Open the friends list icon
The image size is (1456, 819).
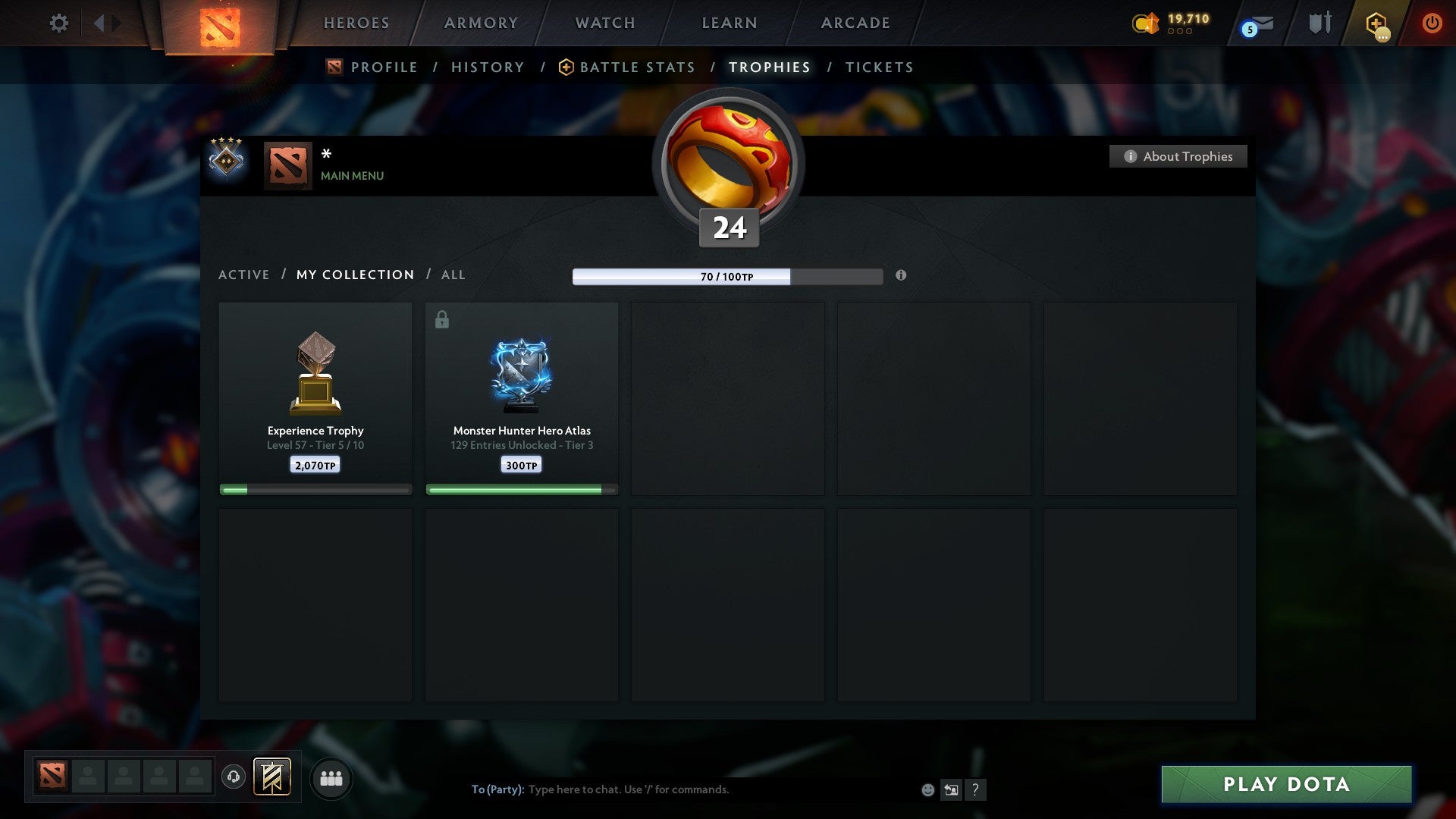coord(331,777)
